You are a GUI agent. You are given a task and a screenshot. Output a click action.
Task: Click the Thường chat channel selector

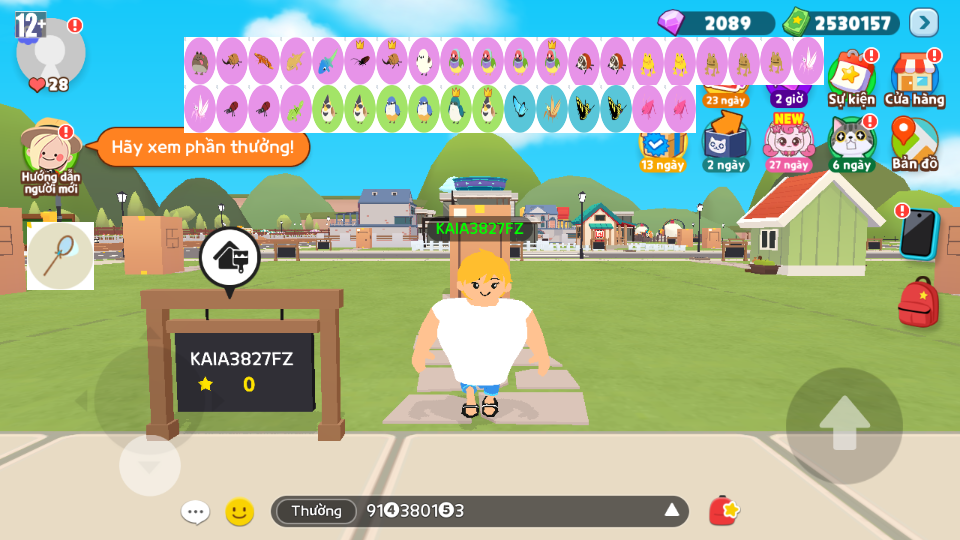(316, 512)
